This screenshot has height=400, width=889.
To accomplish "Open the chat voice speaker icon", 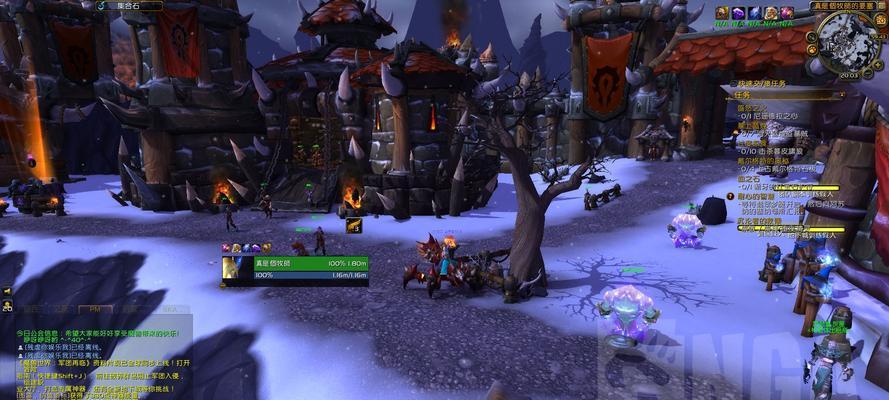I will pos(7,291).
